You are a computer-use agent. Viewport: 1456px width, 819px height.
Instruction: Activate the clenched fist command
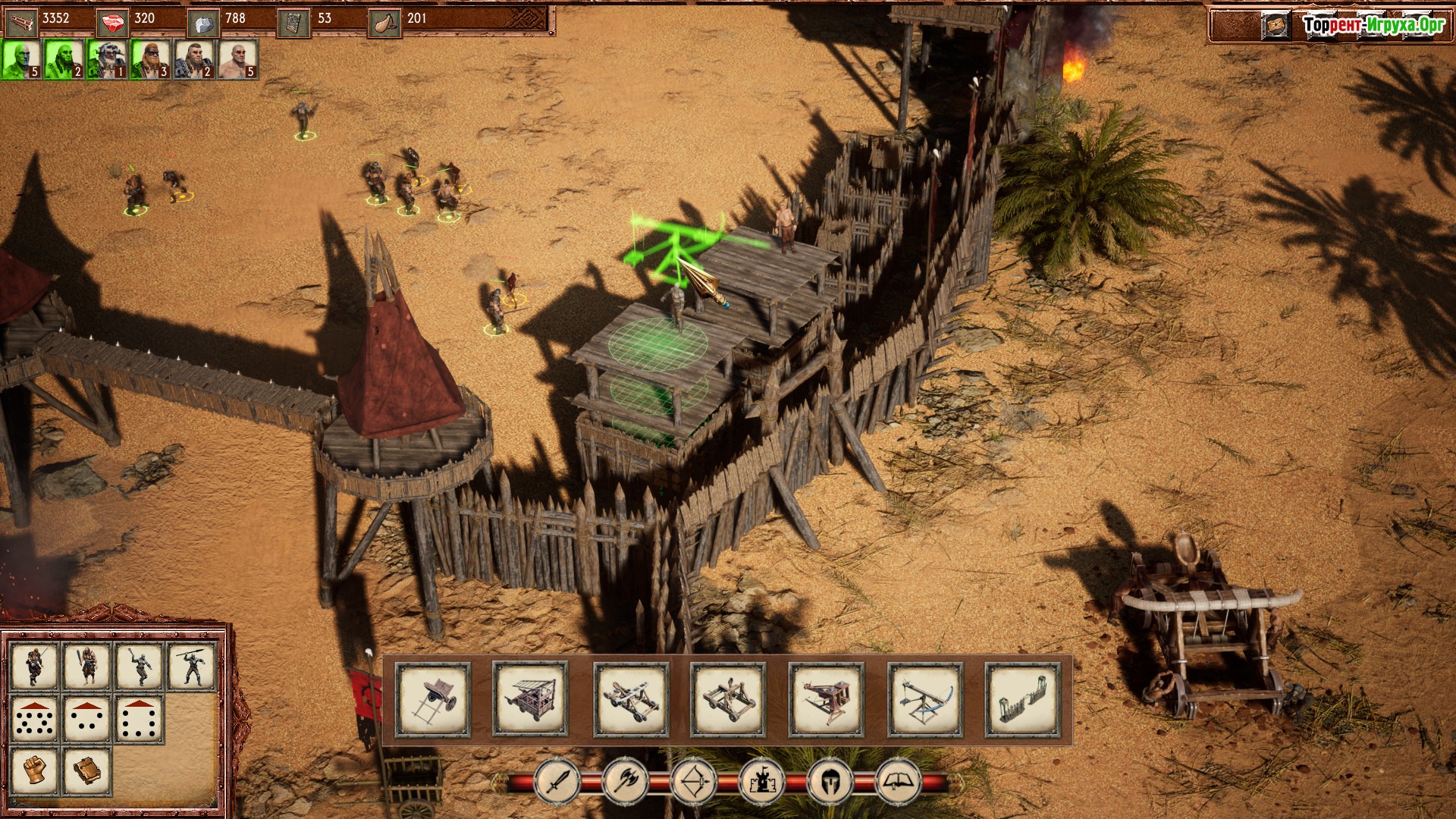coord(34,770)
